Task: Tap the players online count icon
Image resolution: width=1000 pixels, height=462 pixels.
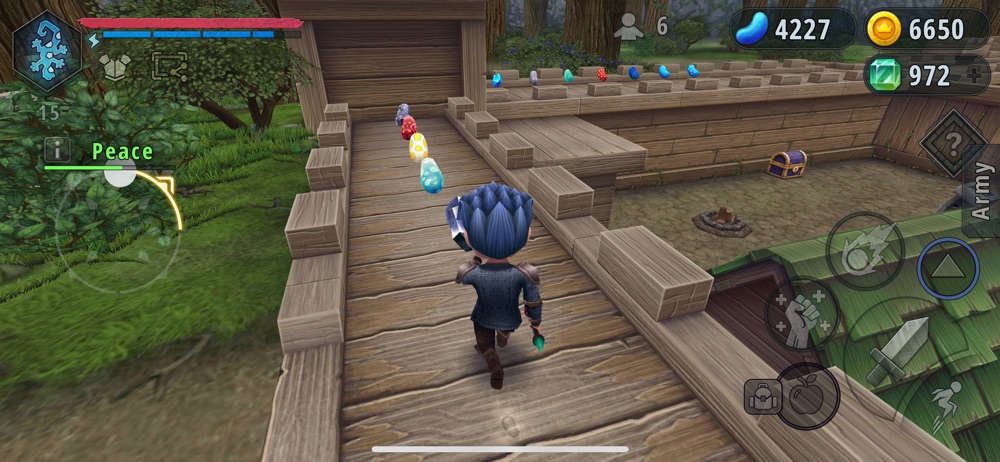Action: (x=629, y=27)
